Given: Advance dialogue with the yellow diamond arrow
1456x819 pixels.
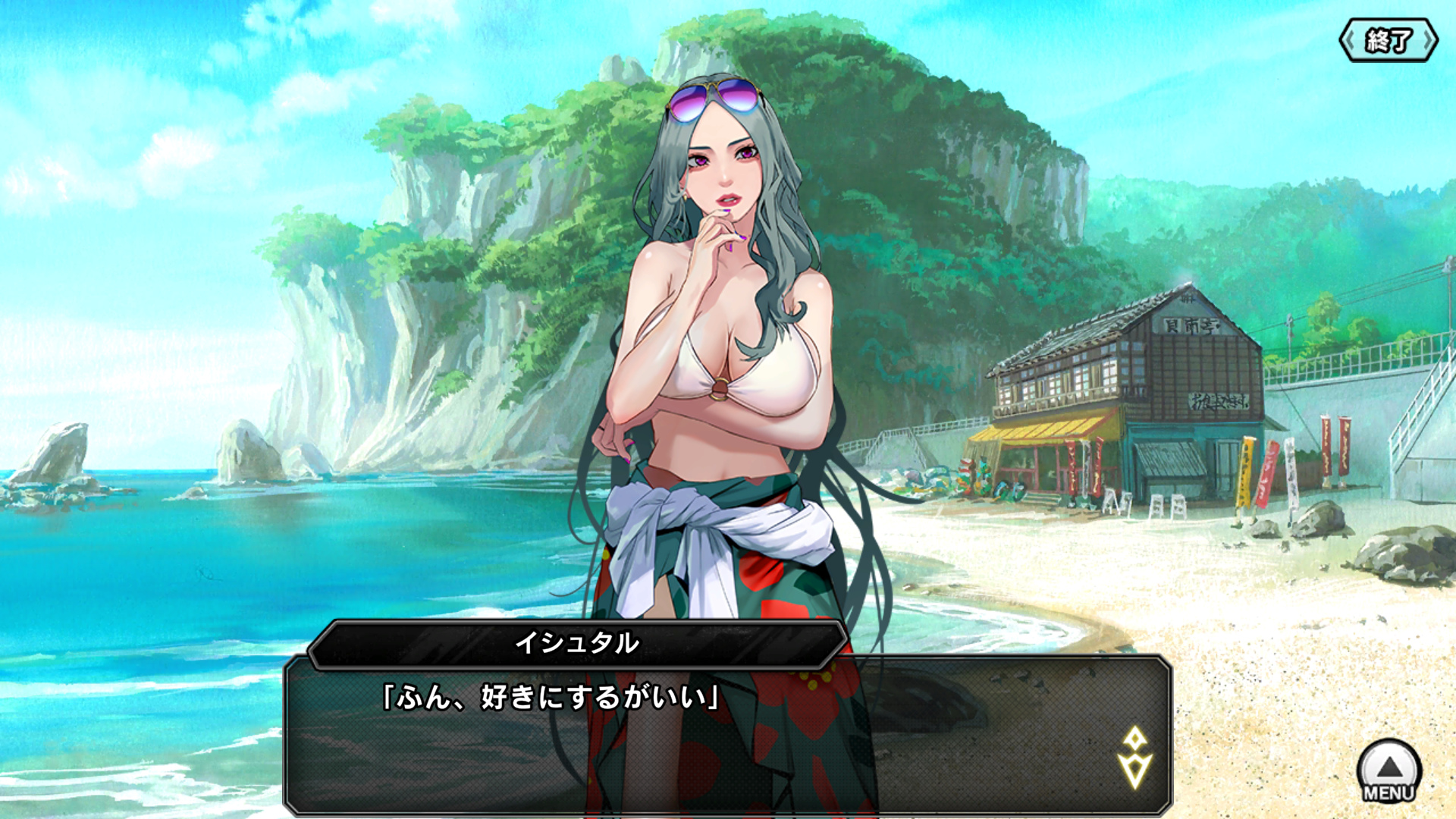Looking at the screenshot, I should coord(1134,758).
